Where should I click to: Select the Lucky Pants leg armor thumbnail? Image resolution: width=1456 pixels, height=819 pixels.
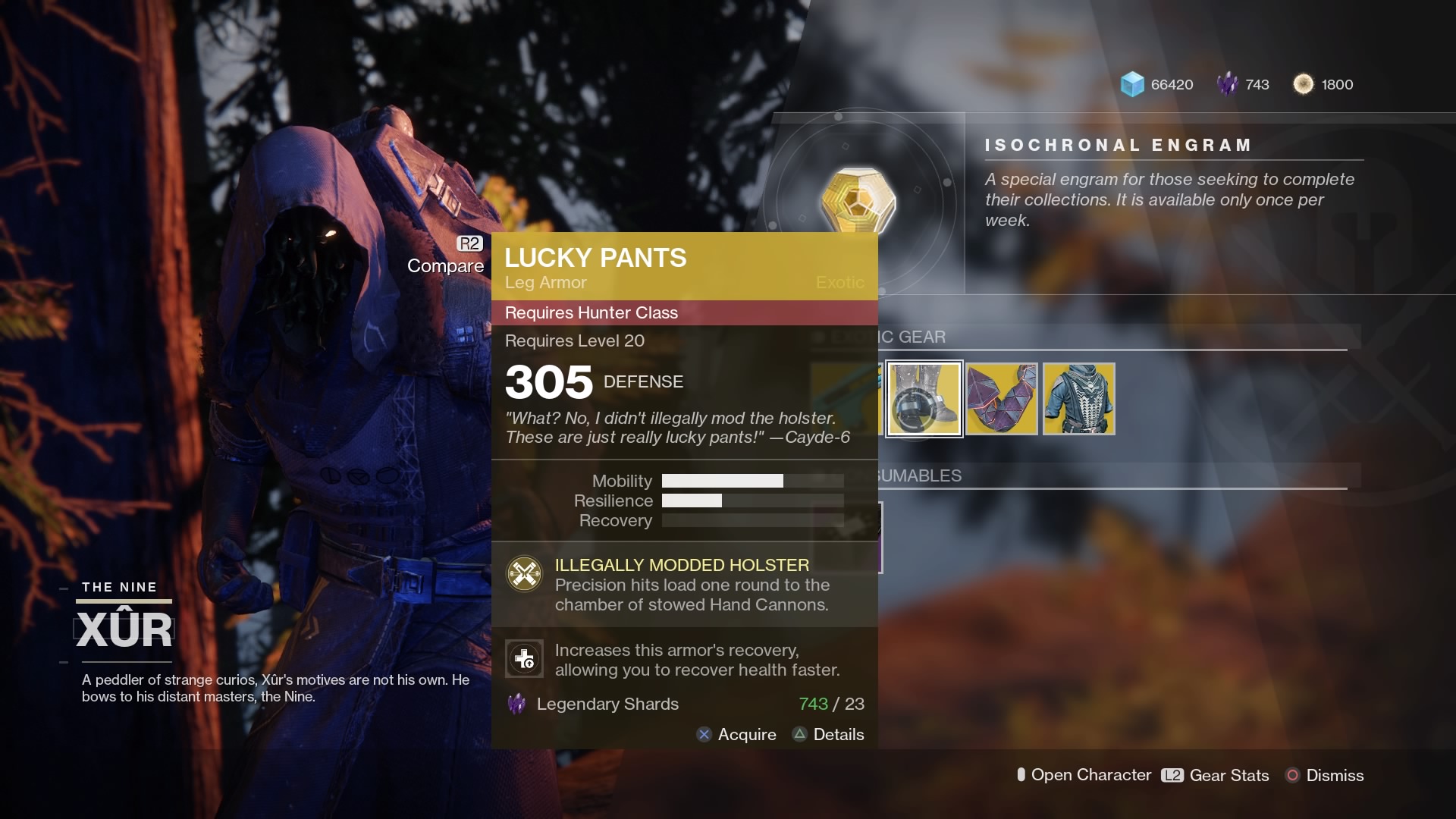pyautogui.click(x=924, y=398)
